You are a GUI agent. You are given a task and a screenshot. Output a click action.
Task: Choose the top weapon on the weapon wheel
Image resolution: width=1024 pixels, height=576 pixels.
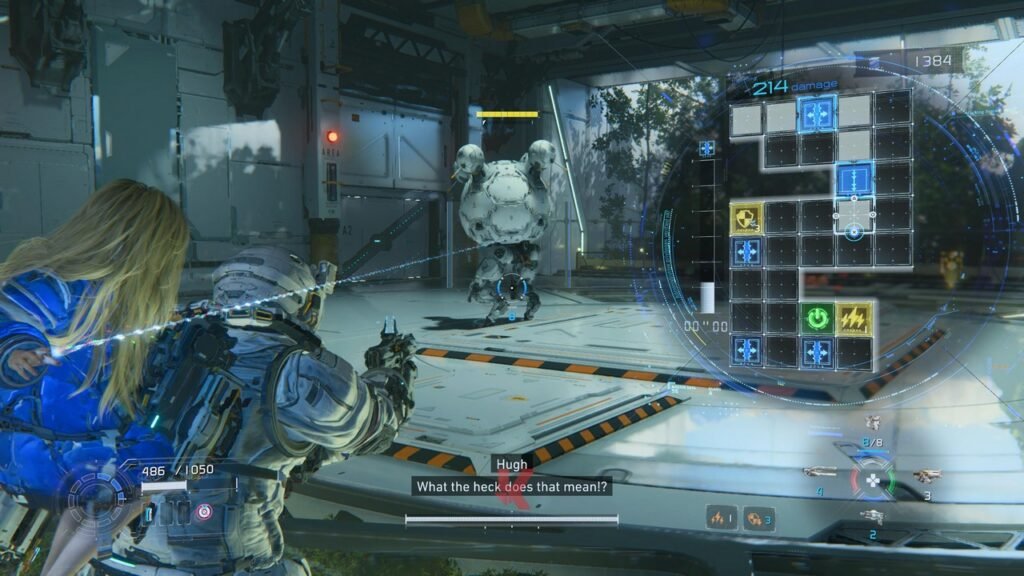pyautogui.click(x=873, y=424)
